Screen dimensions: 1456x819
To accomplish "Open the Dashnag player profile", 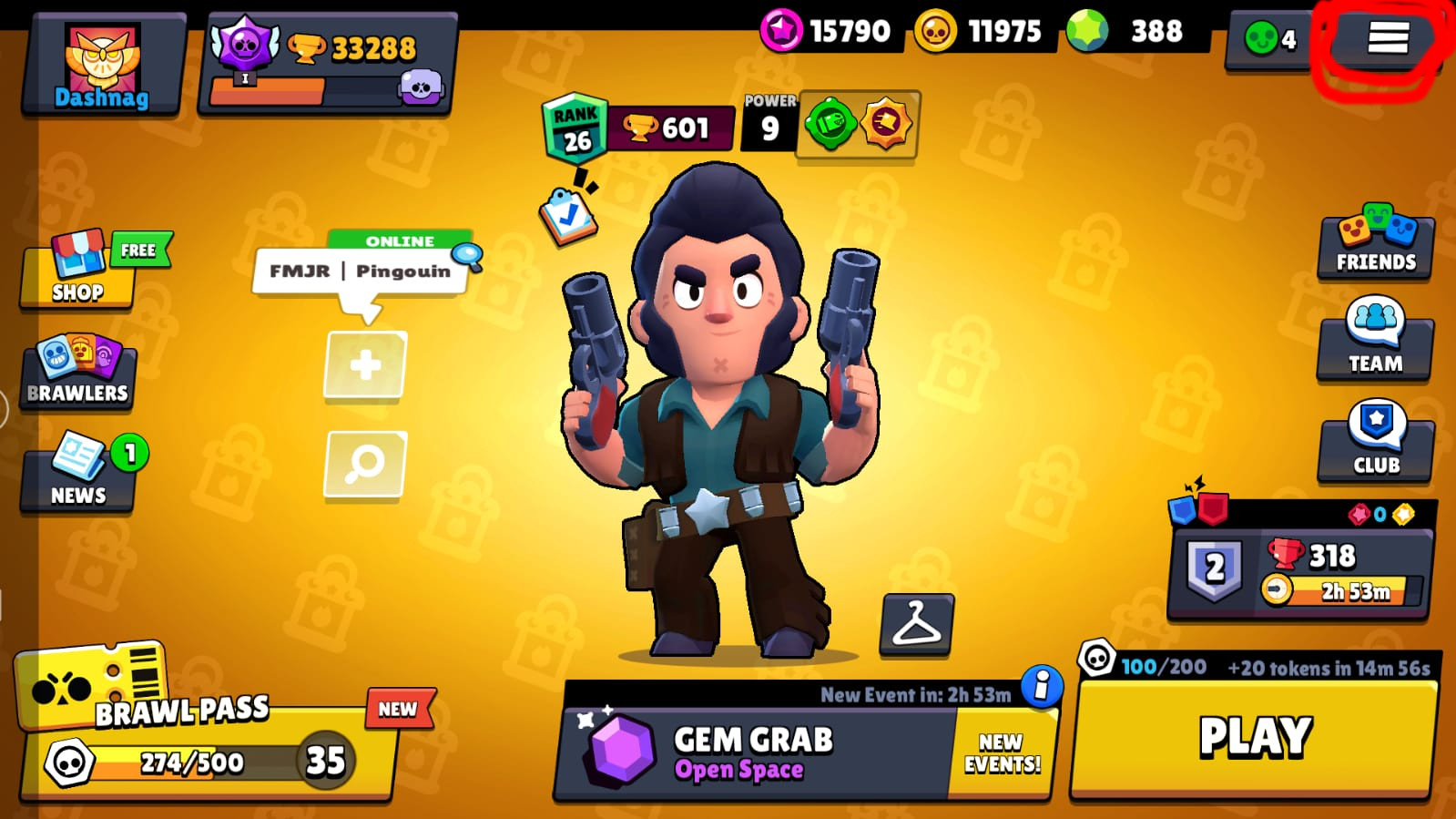I will [102, 66].
